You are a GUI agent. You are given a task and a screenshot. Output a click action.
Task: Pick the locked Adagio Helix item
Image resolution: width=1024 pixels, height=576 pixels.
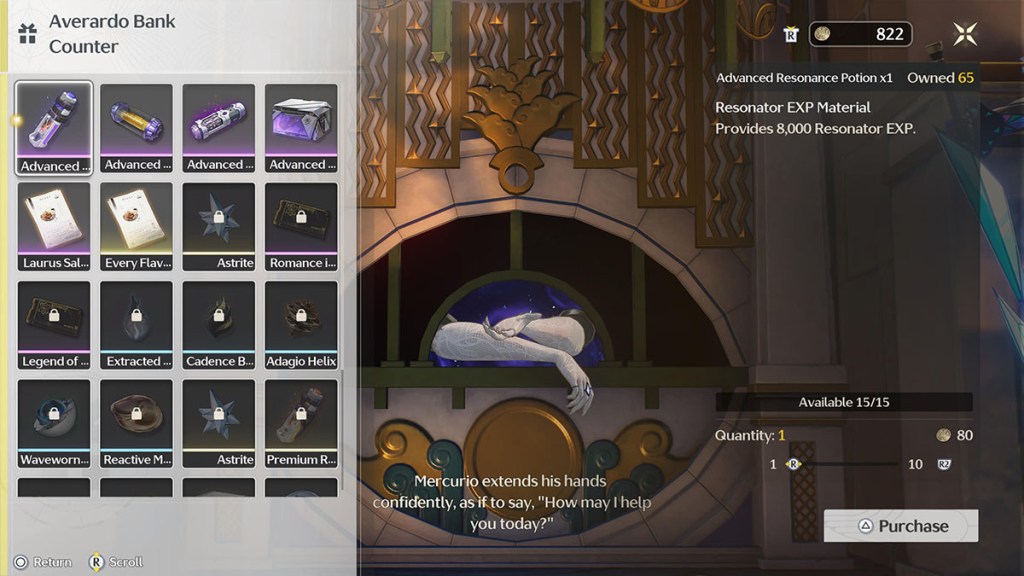point(301,325)
